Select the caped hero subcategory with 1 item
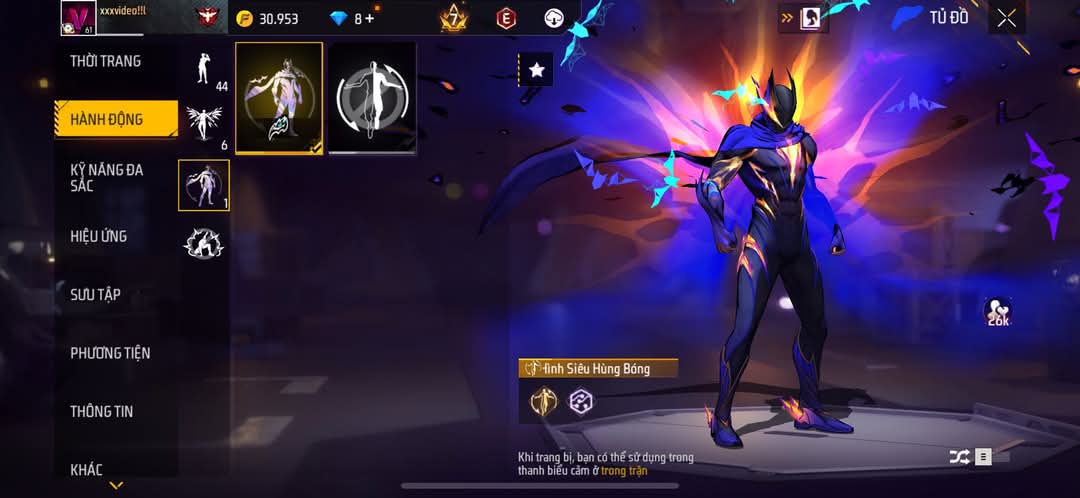1080x498 pixels. click(x=204, y=185)
